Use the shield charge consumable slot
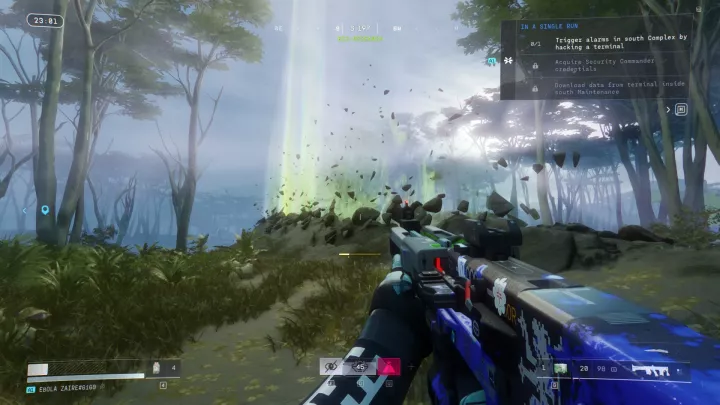Viewport: 720px width, 405px height. (x=157, y=369)
